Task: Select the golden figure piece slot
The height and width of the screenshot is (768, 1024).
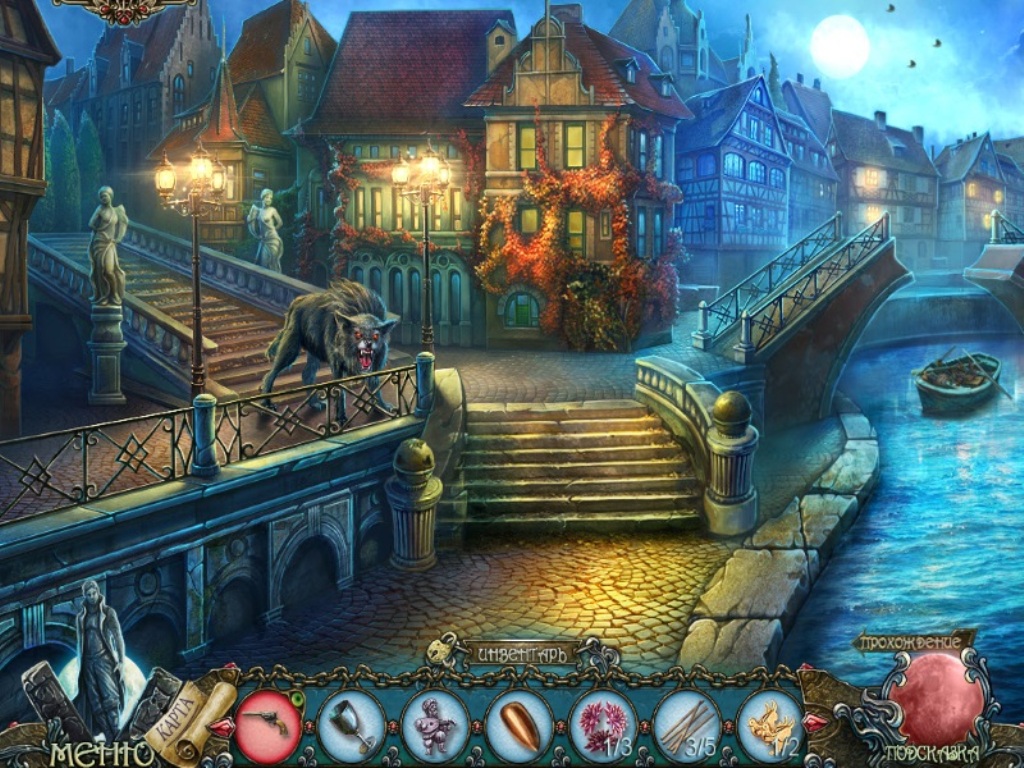Action: pos(771,724)
